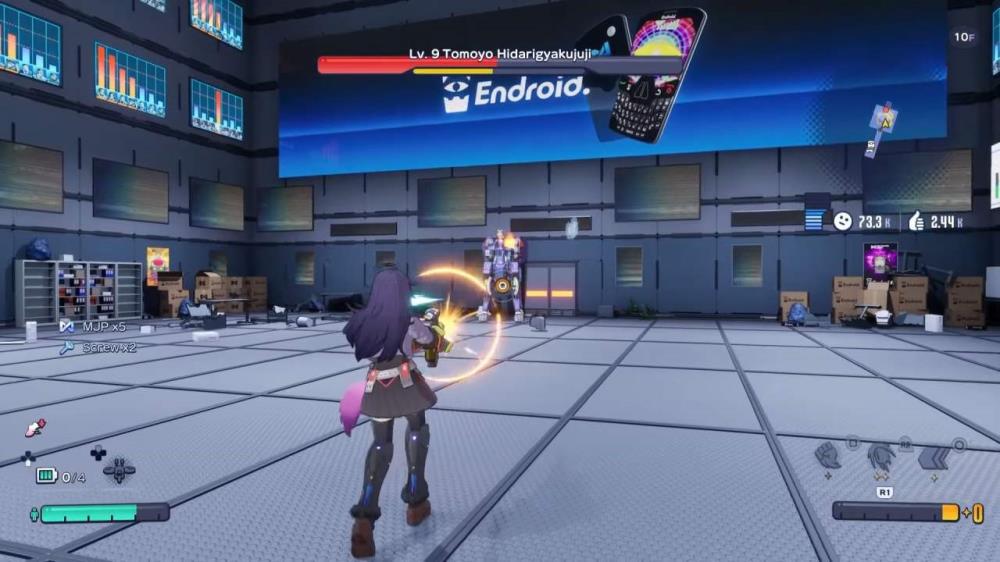
Task: Trigger the triple chevron dash skill
Action: pyautogui.click(x=934, y=456)
